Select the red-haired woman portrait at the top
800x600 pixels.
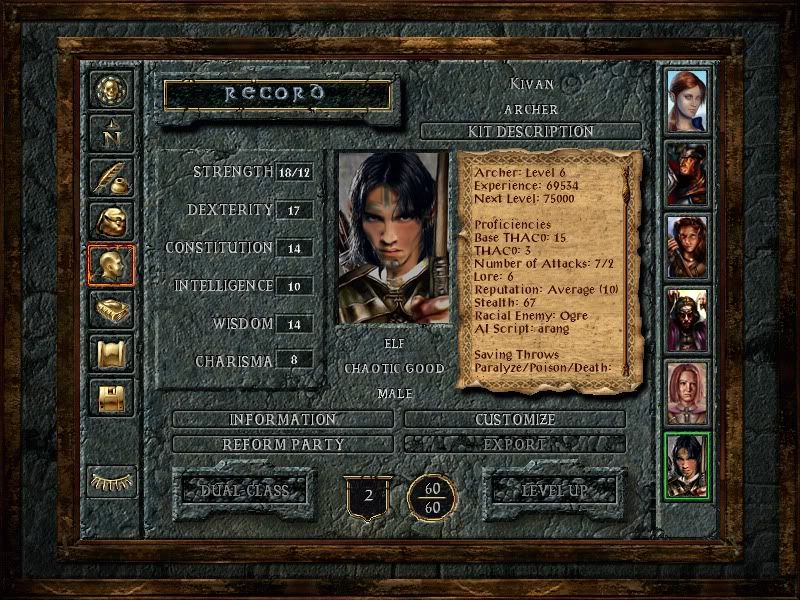point(687,101)
